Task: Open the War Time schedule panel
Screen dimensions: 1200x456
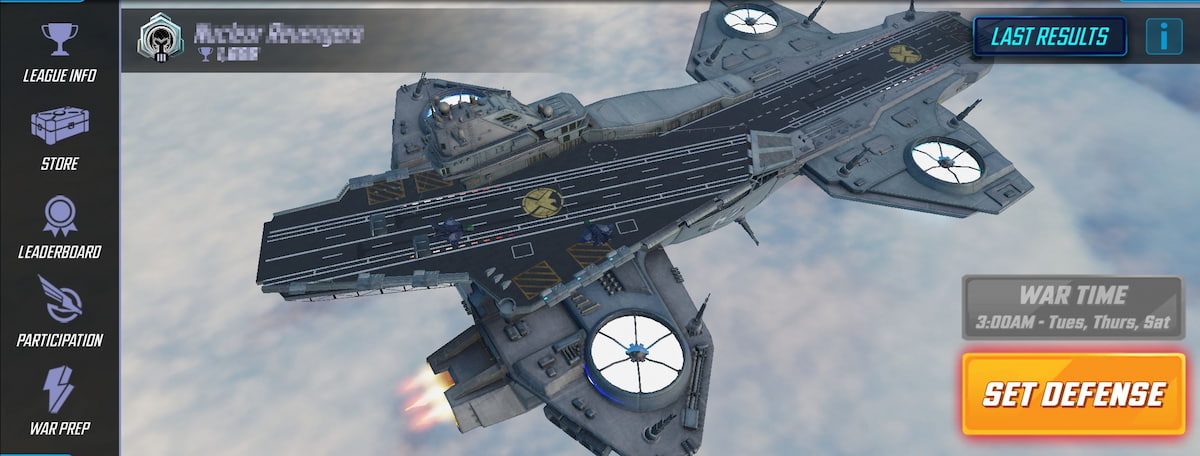Action: coord(1073,308)
